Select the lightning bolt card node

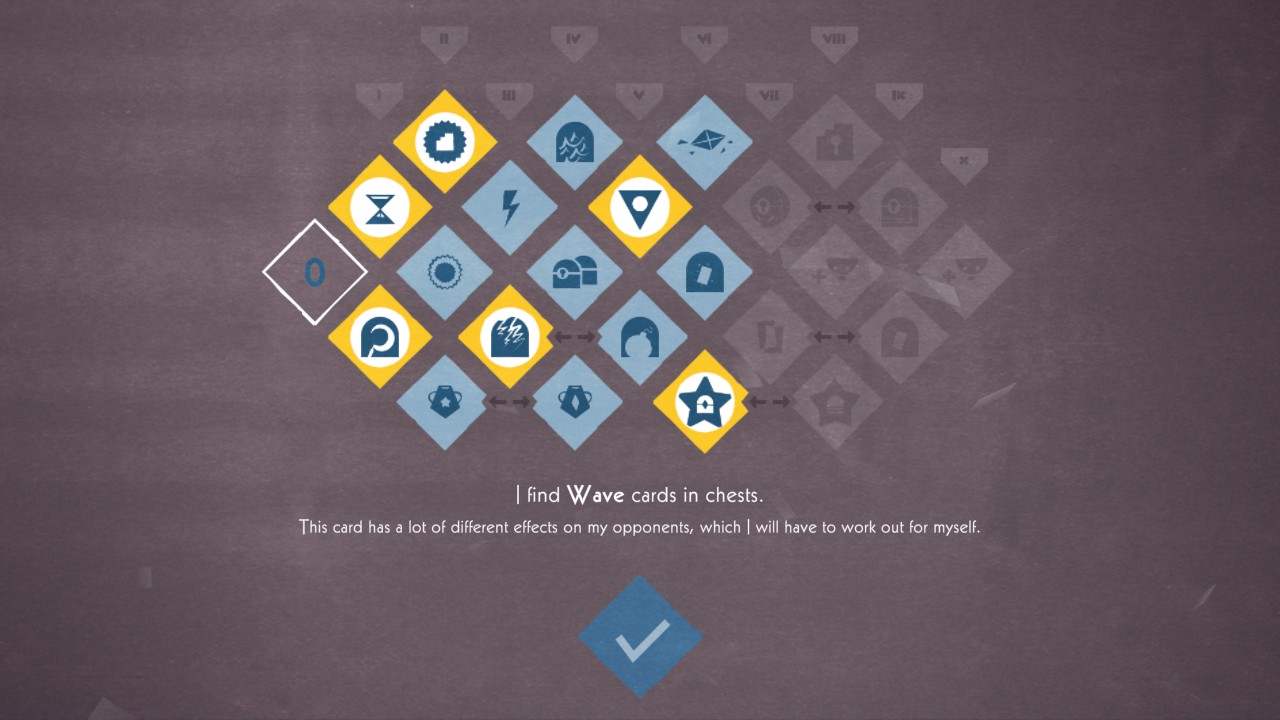click(511, 205)
